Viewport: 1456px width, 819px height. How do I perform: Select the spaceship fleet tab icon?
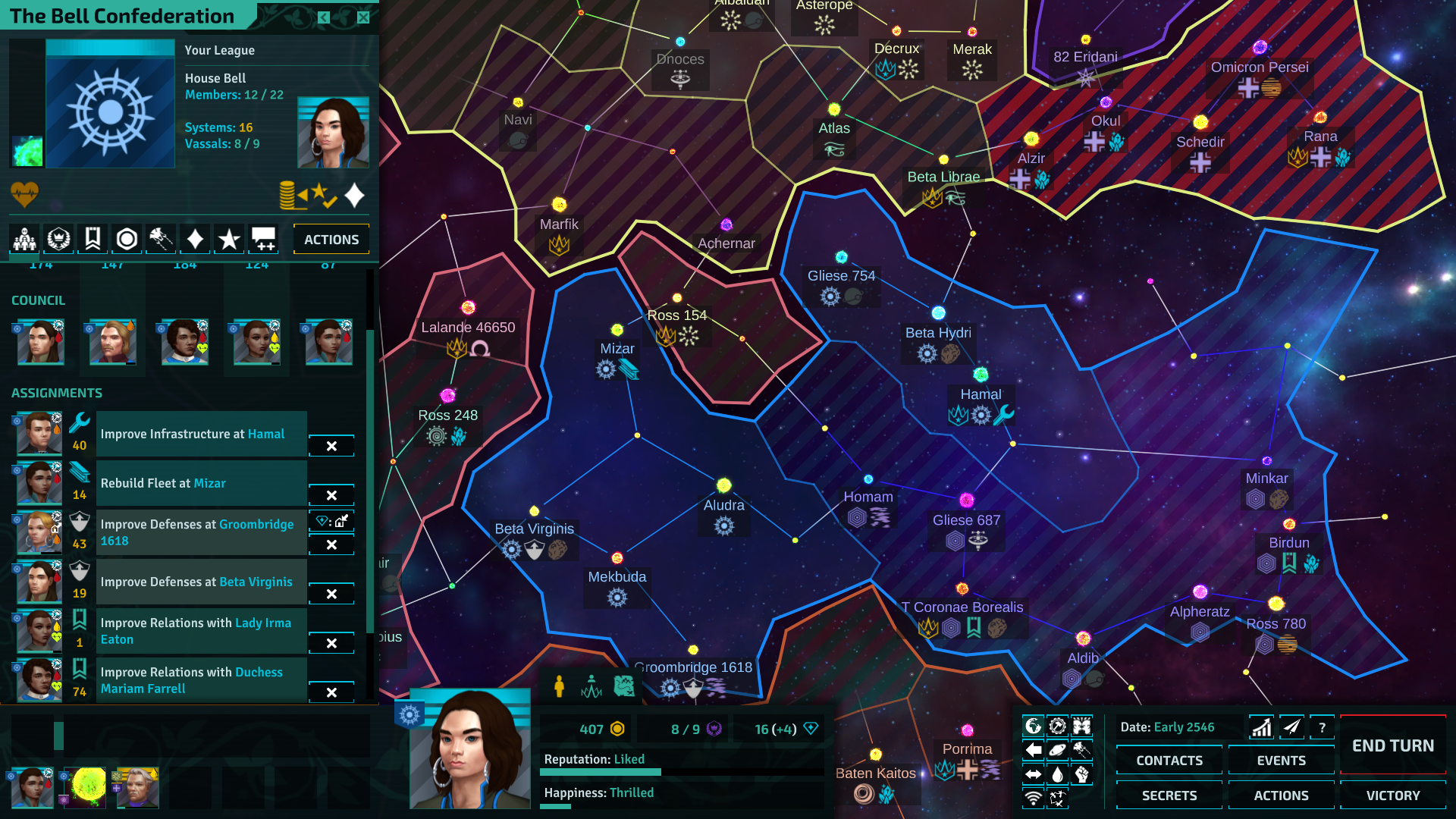pyautogui.click(x=161, y=238)
